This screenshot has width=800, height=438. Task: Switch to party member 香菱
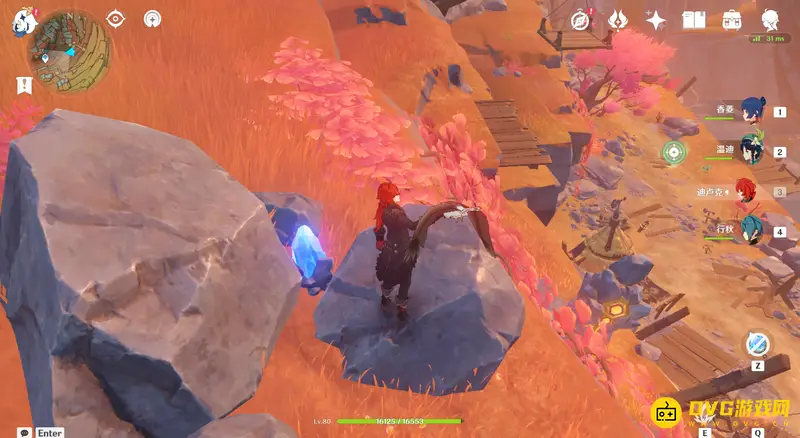752,112
